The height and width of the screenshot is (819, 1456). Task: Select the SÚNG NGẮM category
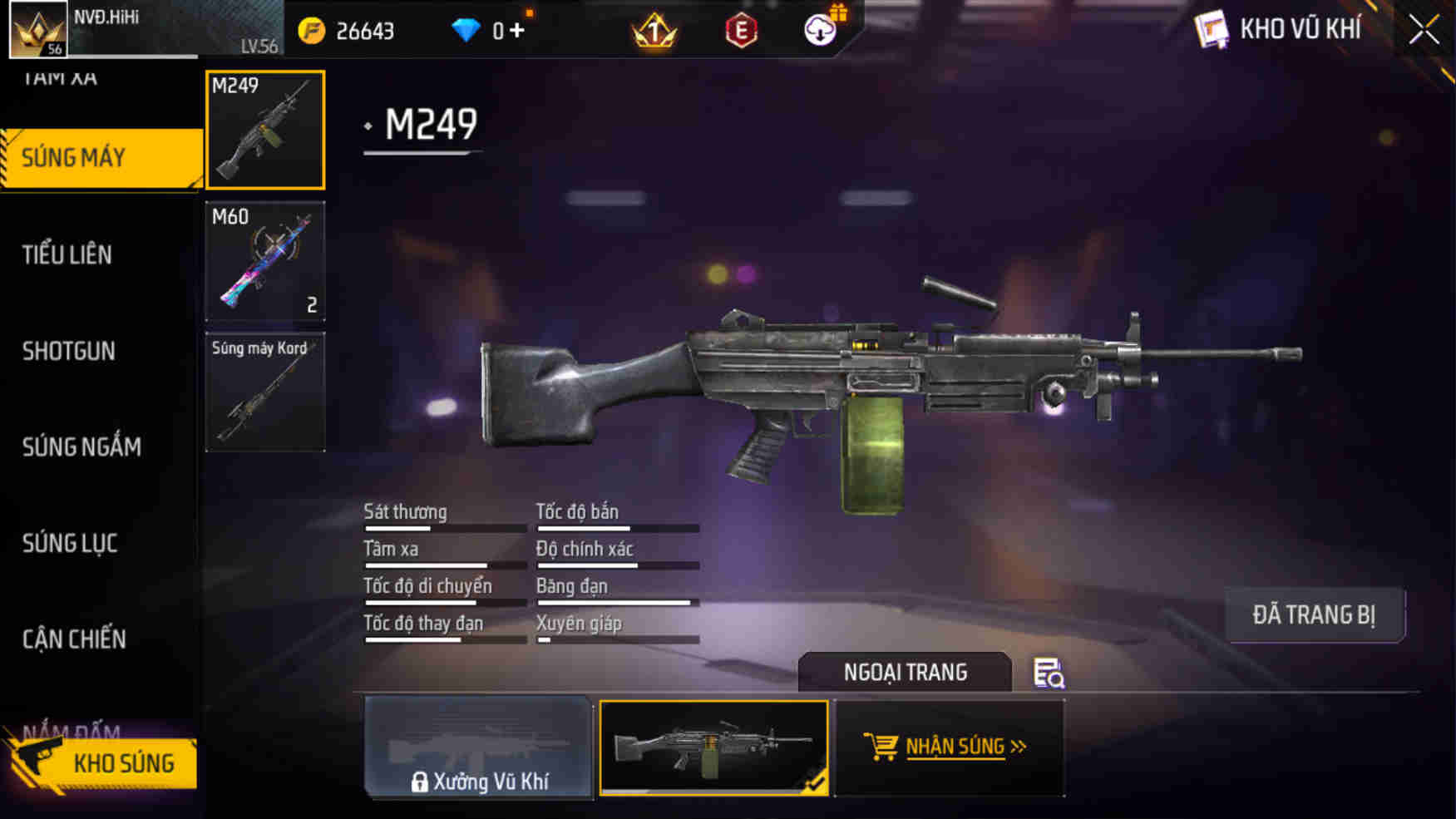pos(81,447)
